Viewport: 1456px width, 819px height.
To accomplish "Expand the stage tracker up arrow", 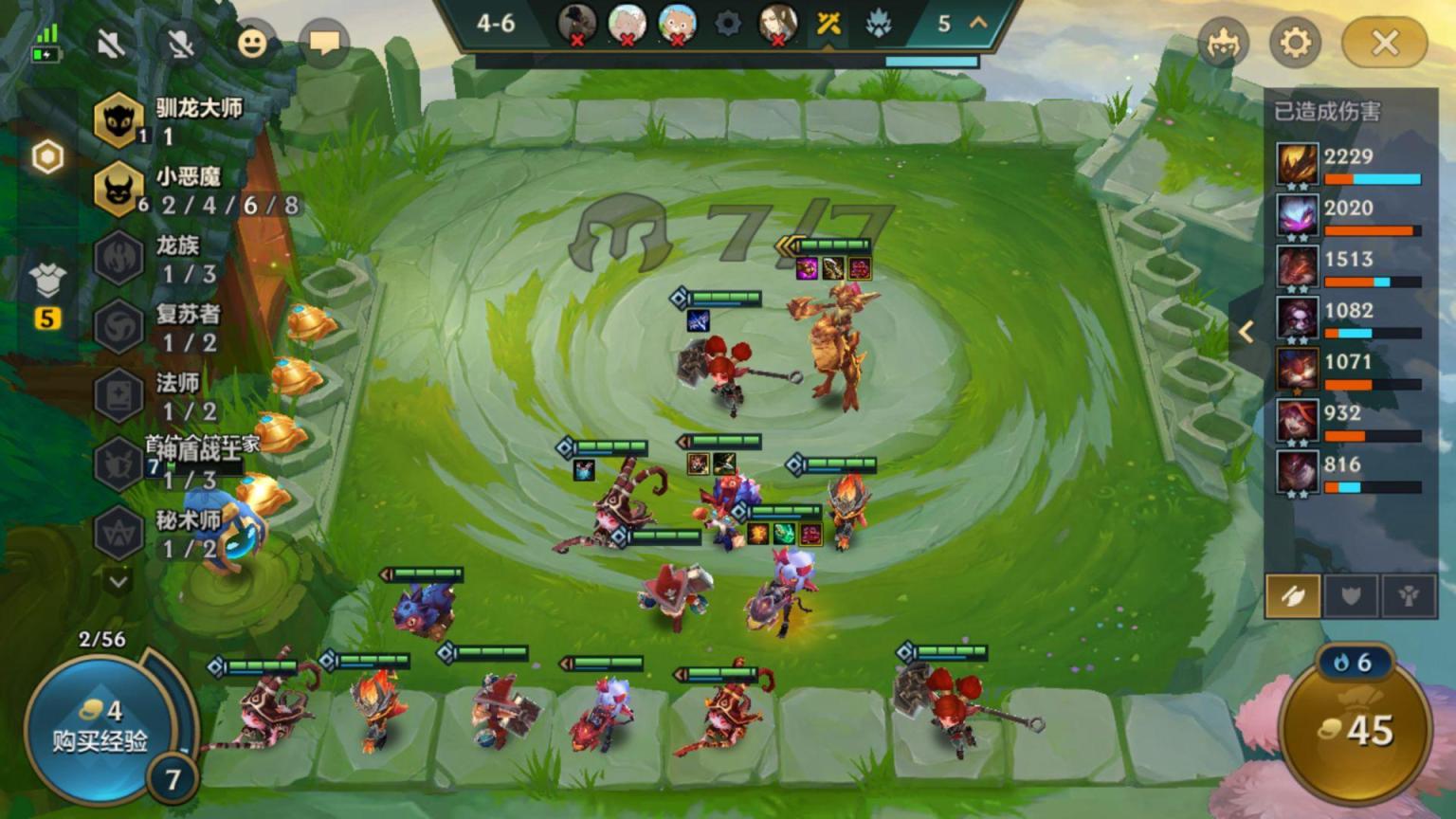I will click(x=978, y=23).
